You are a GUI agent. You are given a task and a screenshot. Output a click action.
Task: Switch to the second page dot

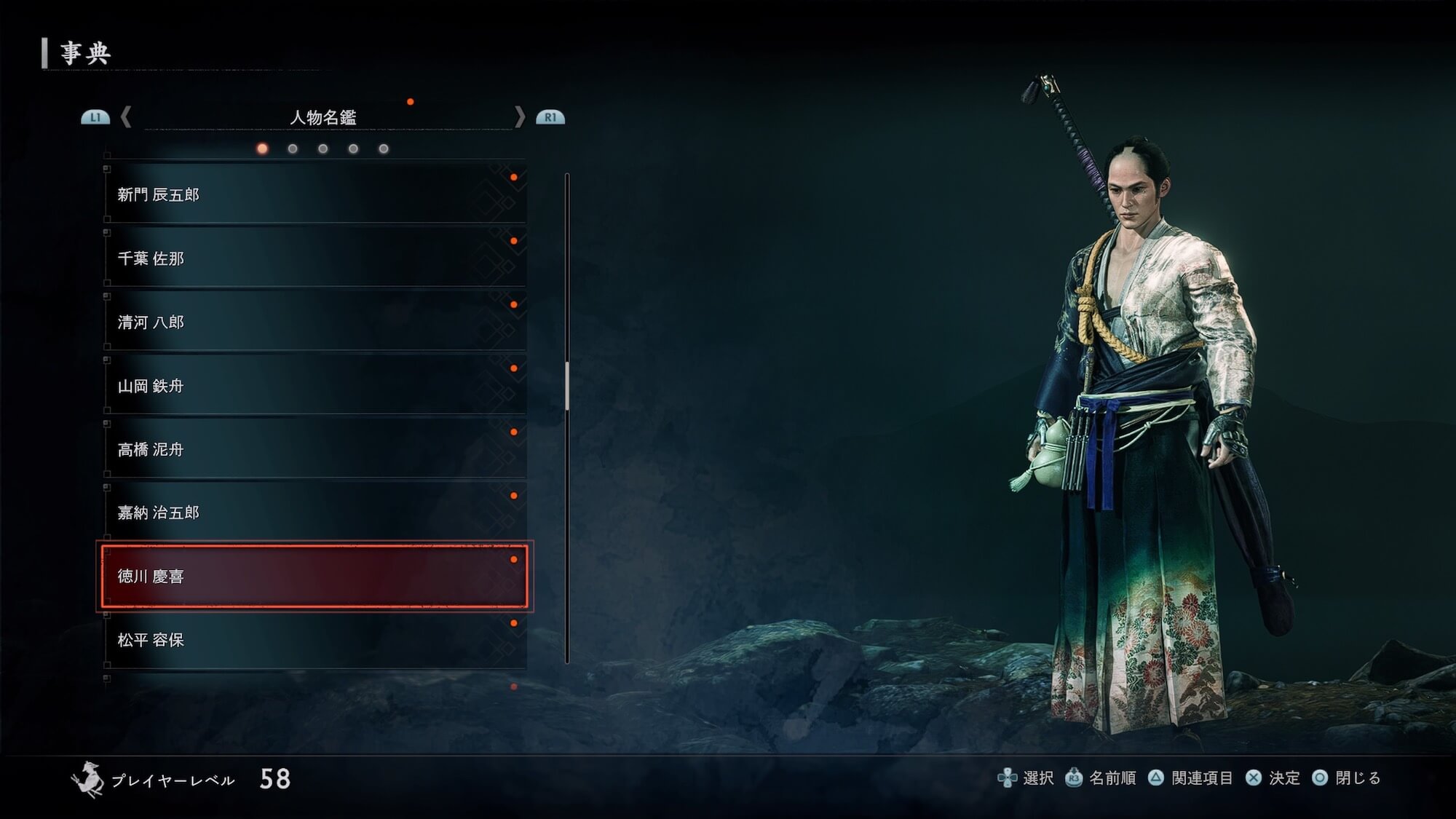(293, 149)
